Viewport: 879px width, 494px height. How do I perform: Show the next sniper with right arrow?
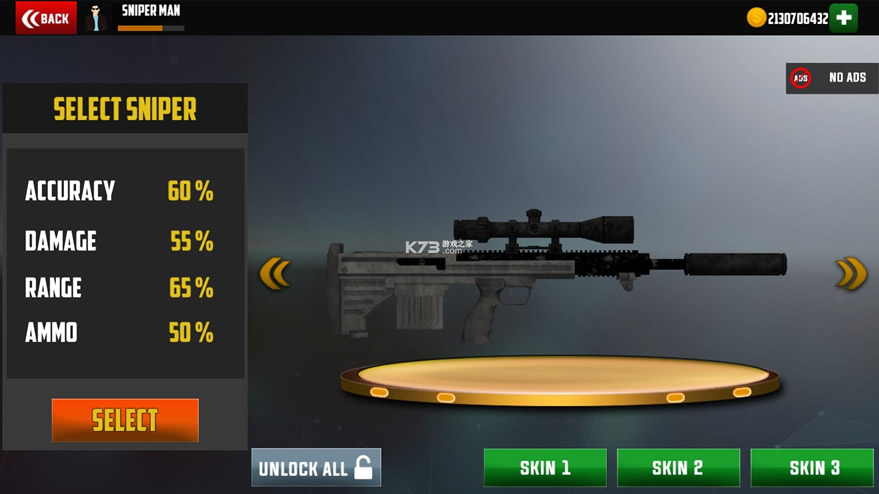pos(851,273)
